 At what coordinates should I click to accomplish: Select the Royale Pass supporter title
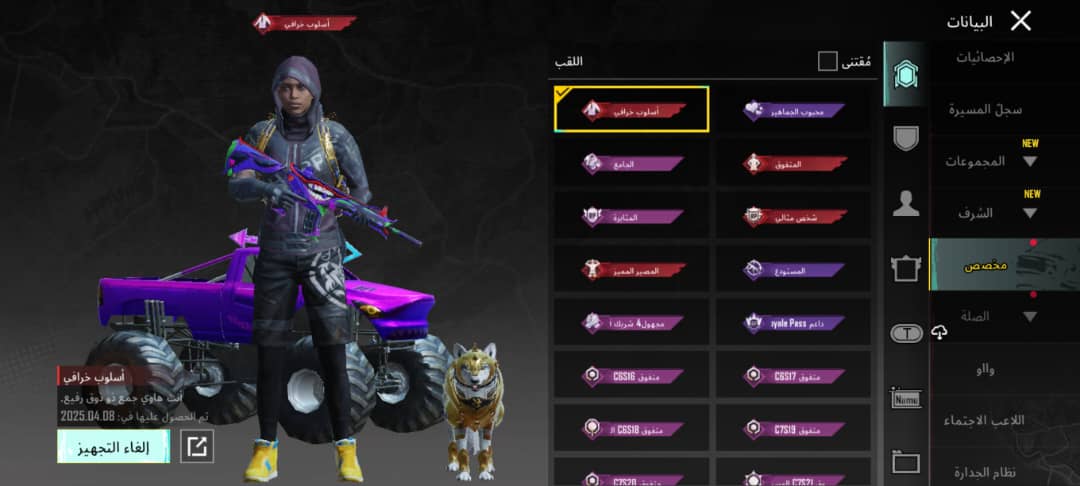[792, 323]
